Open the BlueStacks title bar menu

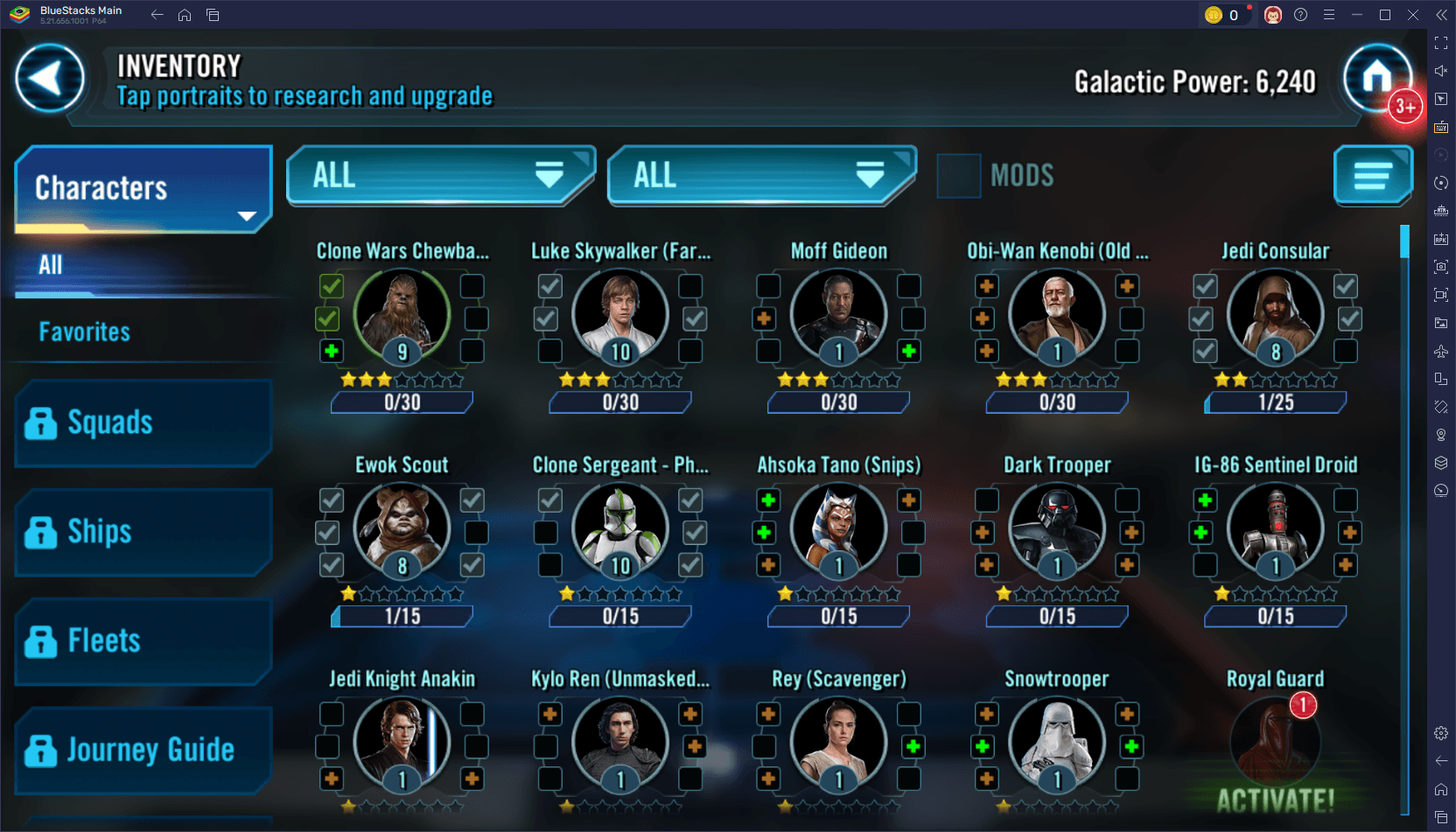click(1328, 14)
